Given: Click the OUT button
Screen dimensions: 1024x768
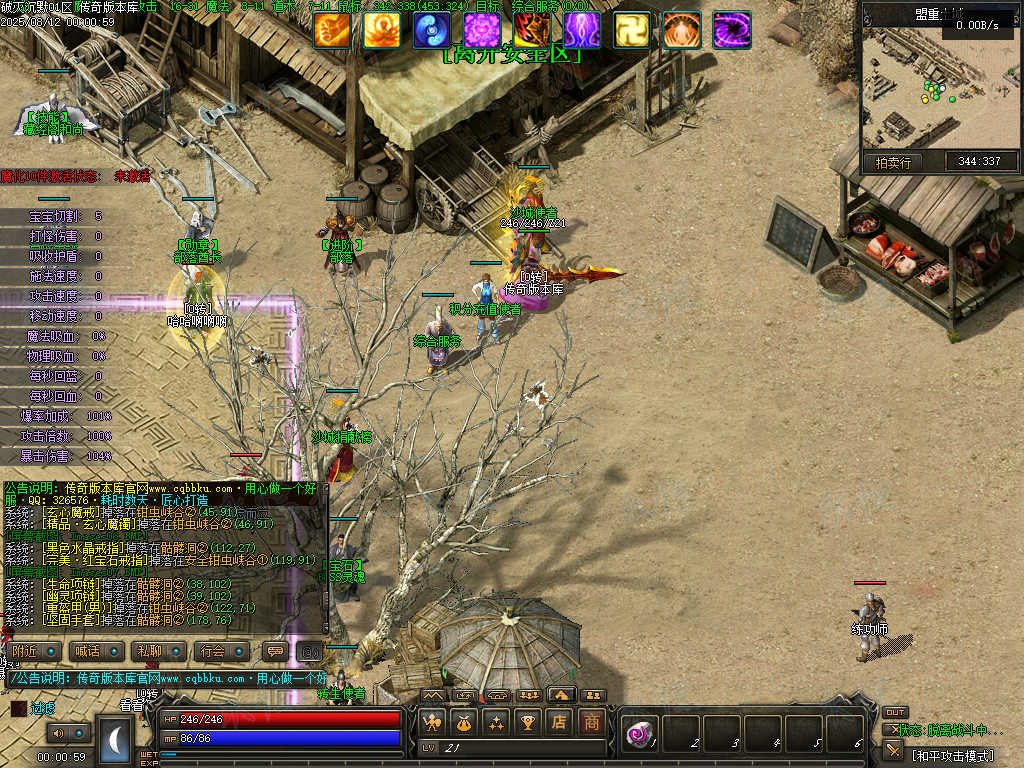Looking at the screenshot, I should pos(895,712).
